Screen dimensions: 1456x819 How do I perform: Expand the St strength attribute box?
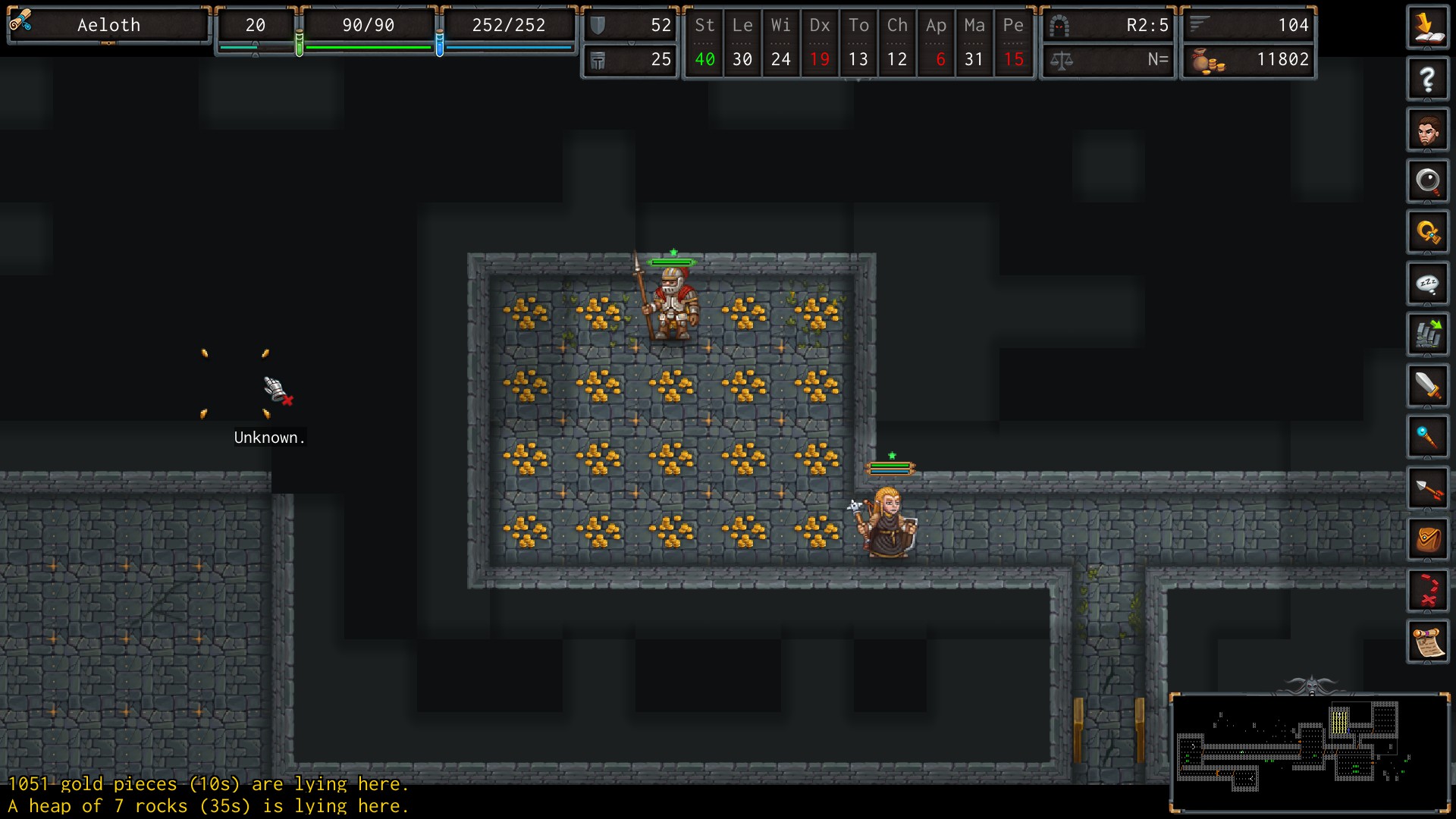[x=704, y=42]
